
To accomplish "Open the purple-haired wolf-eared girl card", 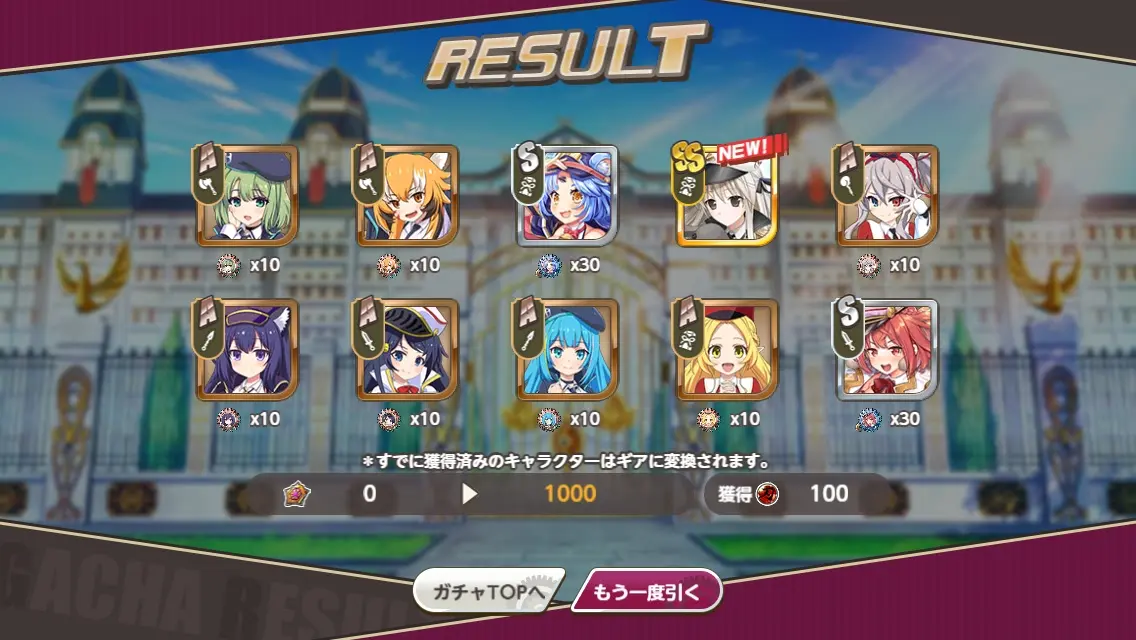I will [247, 350].
